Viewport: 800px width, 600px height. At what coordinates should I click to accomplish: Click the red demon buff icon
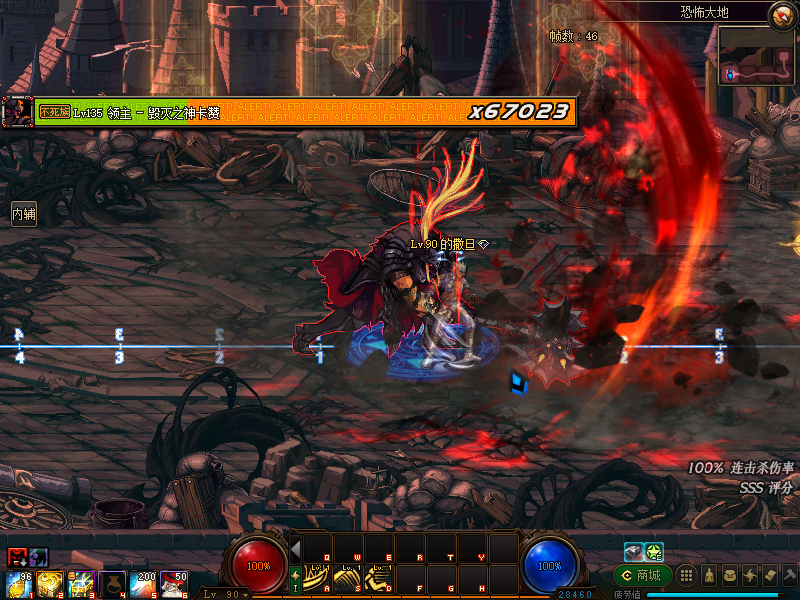[17, 557]
